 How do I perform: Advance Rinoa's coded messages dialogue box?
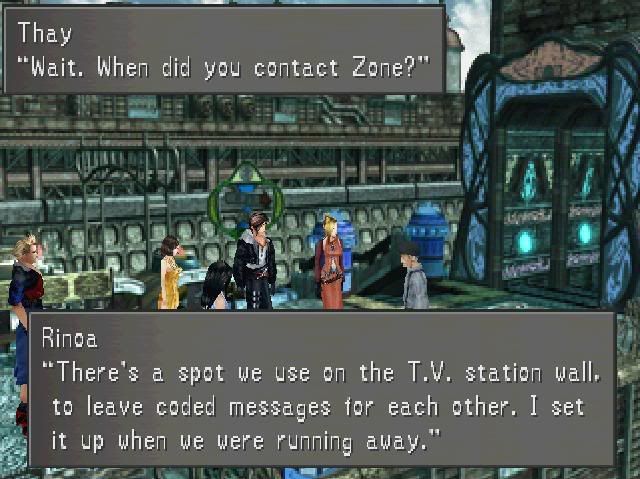(321, 388)
